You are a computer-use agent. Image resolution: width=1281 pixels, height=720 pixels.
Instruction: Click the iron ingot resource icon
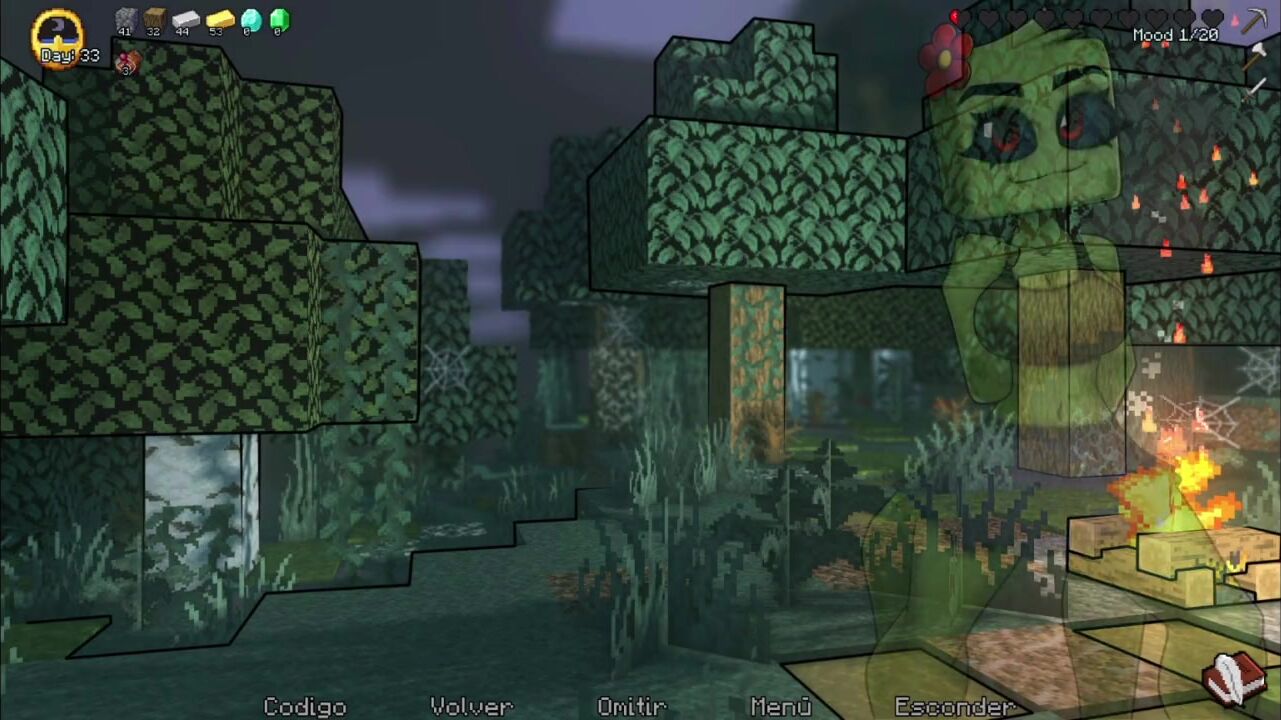click(186, 19)
